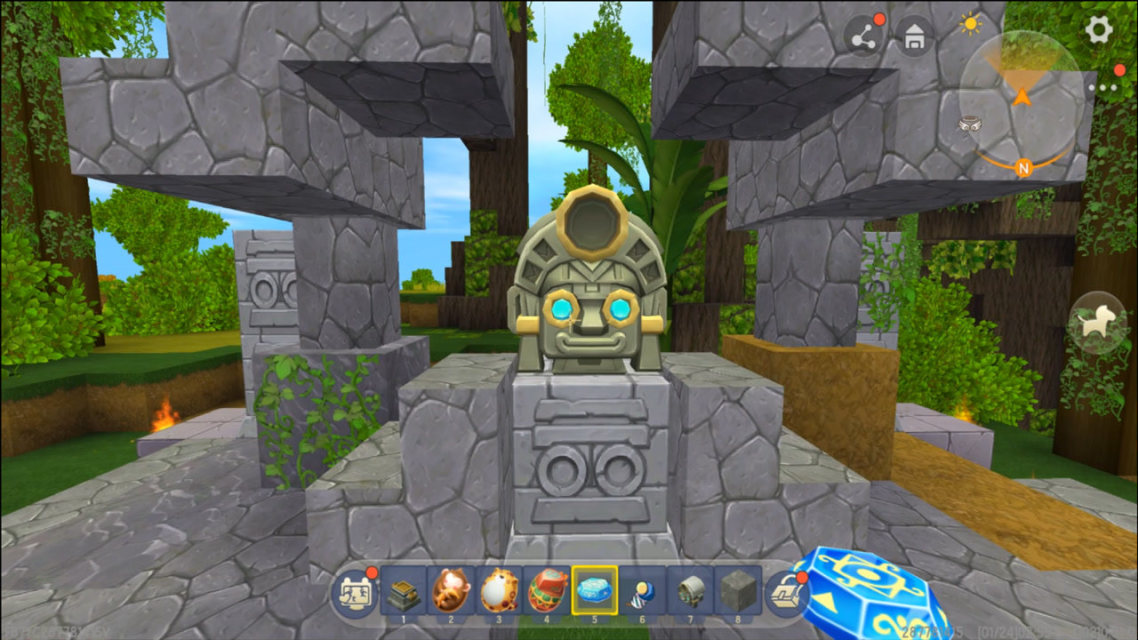Open the gear settings menu
The image size is (1138, 640).
coord(1099,29)
